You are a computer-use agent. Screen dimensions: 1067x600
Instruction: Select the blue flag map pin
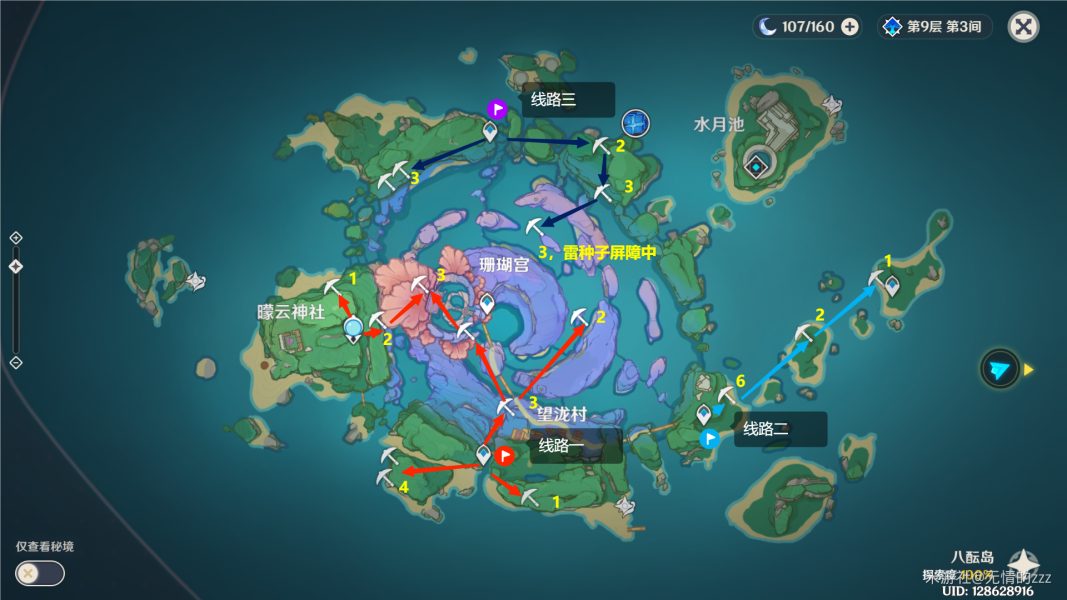pos(710,438)
